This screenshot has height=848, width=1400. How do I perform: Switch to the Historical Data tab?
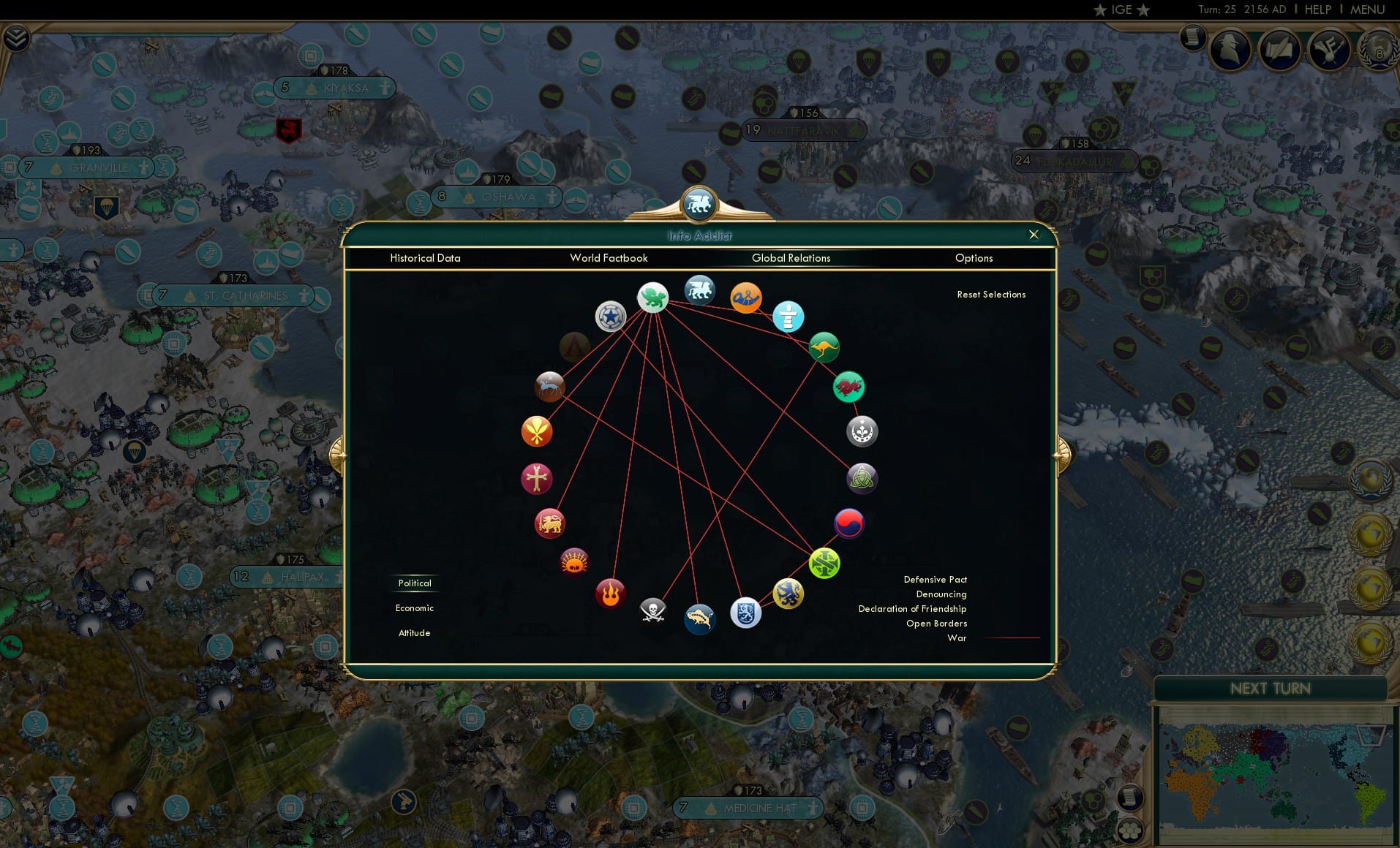point(425,258)
